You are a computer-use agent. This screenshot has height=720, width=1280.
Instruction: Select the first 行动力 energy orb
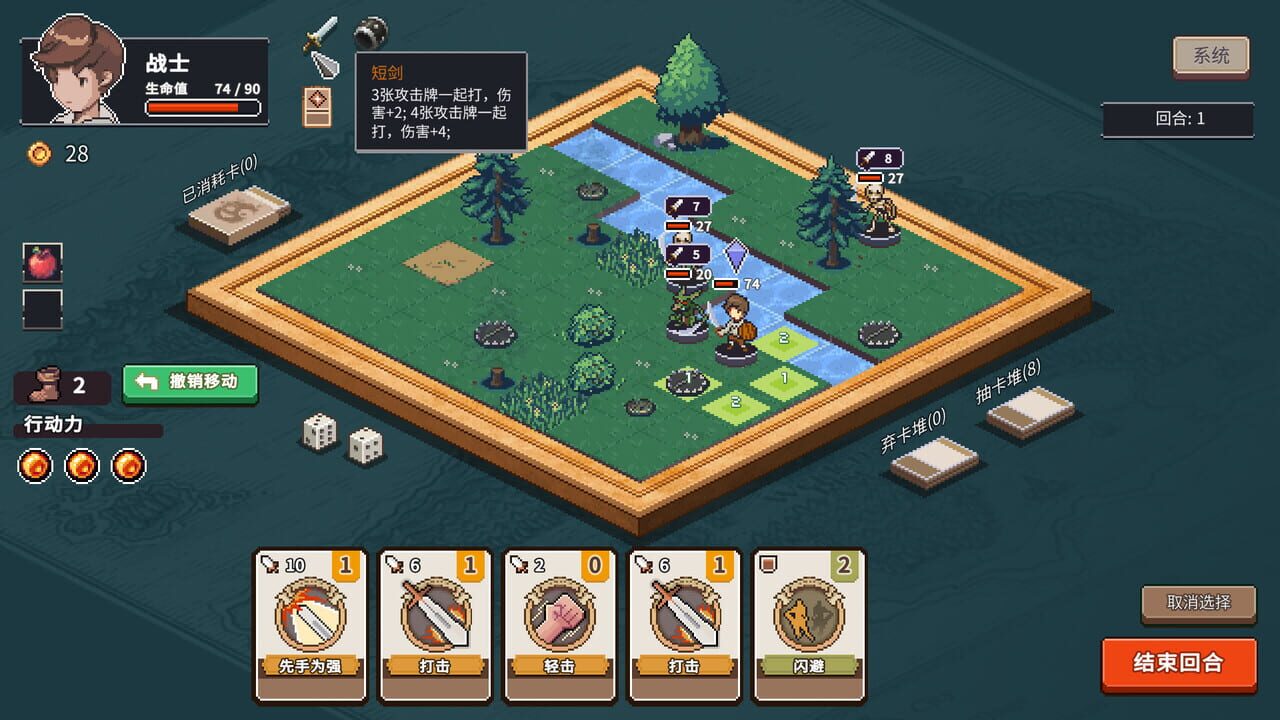click(35, 466)
